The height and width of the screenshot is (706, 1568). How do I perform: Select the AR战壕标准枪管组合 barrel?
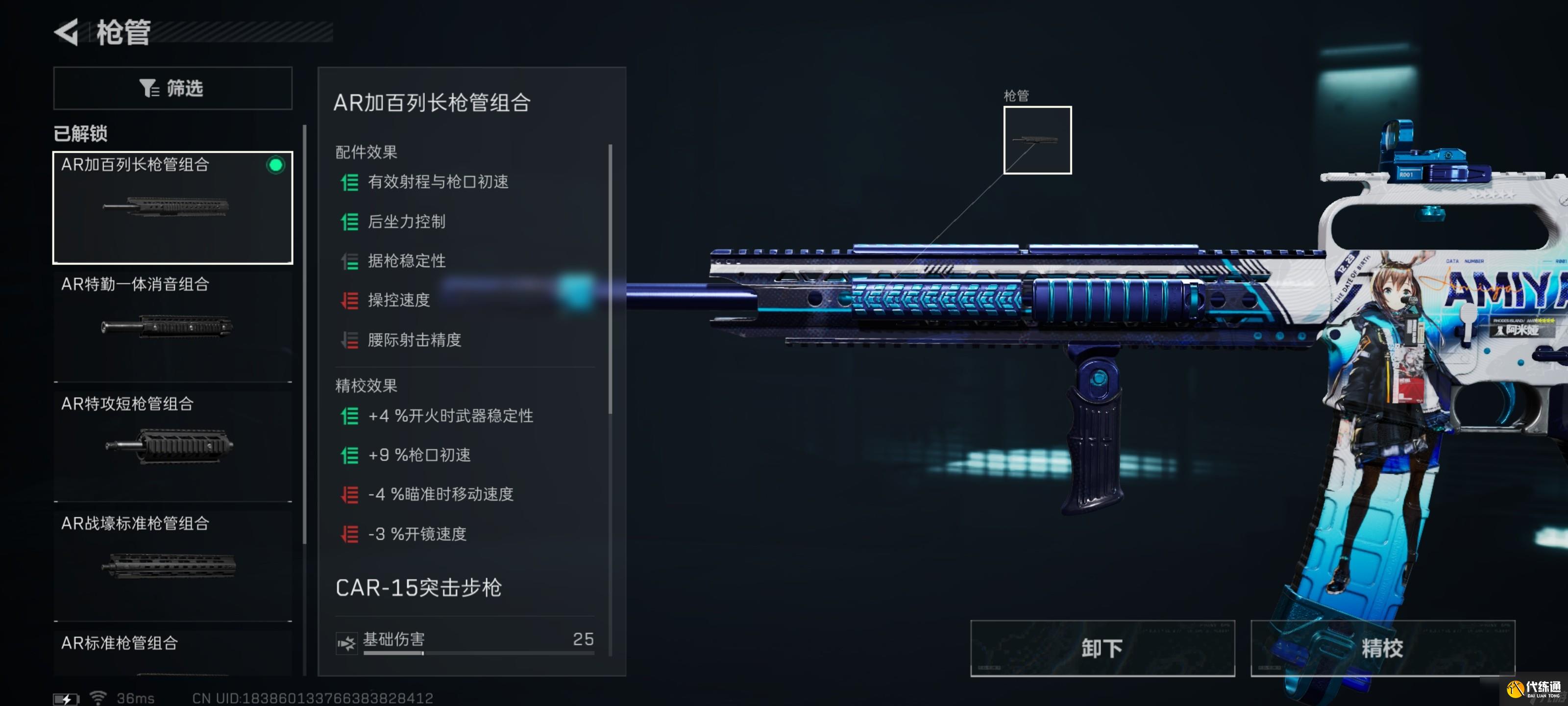[x=173, y=564]
